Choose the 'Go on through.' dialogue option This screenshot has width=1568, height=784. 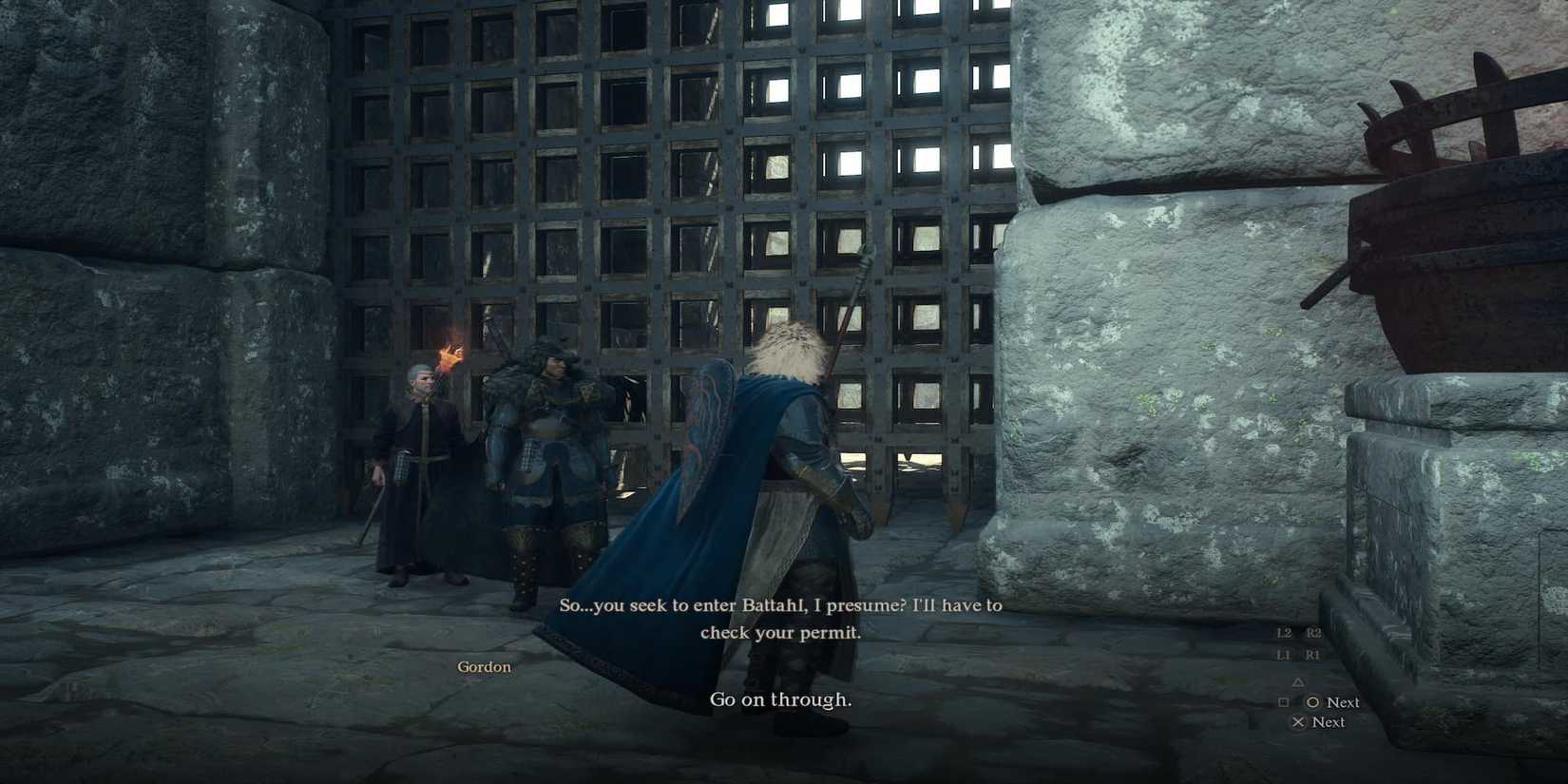781,699
